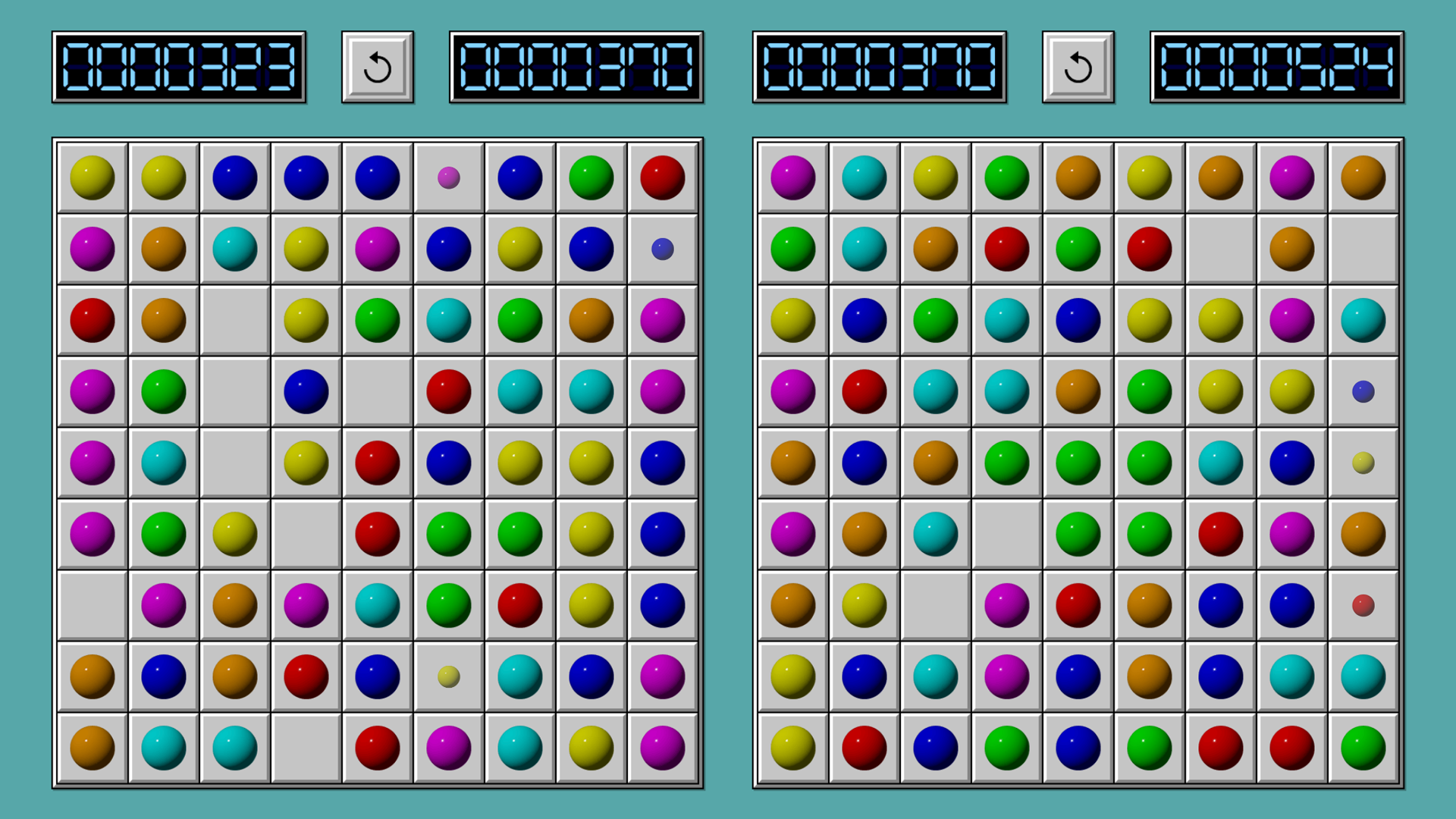The image size is (1456, 819).
Task: Click the empty cell next to cyan ball right board
Action: 1006,533
